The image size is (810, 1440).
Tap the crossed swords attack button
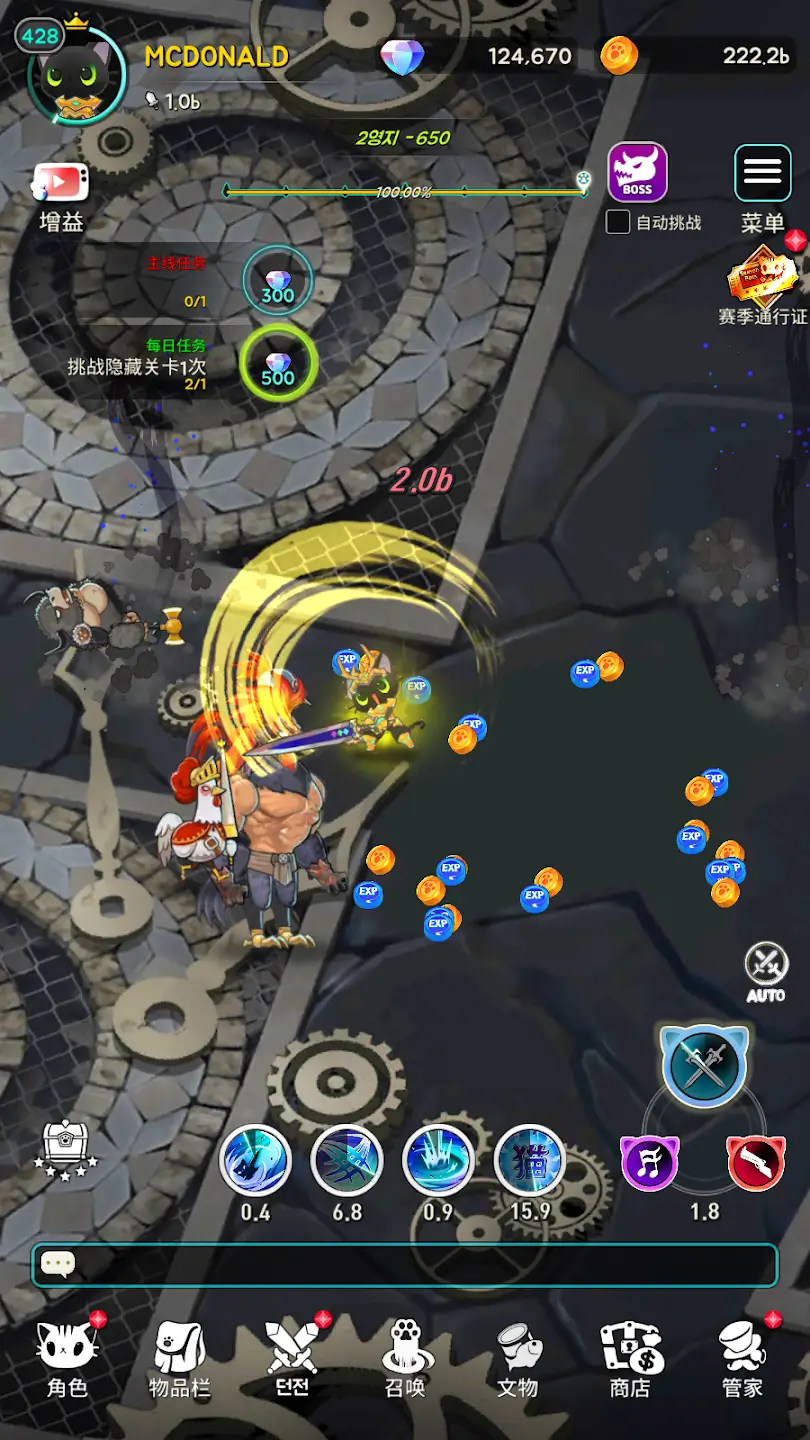click(704, 1066)
